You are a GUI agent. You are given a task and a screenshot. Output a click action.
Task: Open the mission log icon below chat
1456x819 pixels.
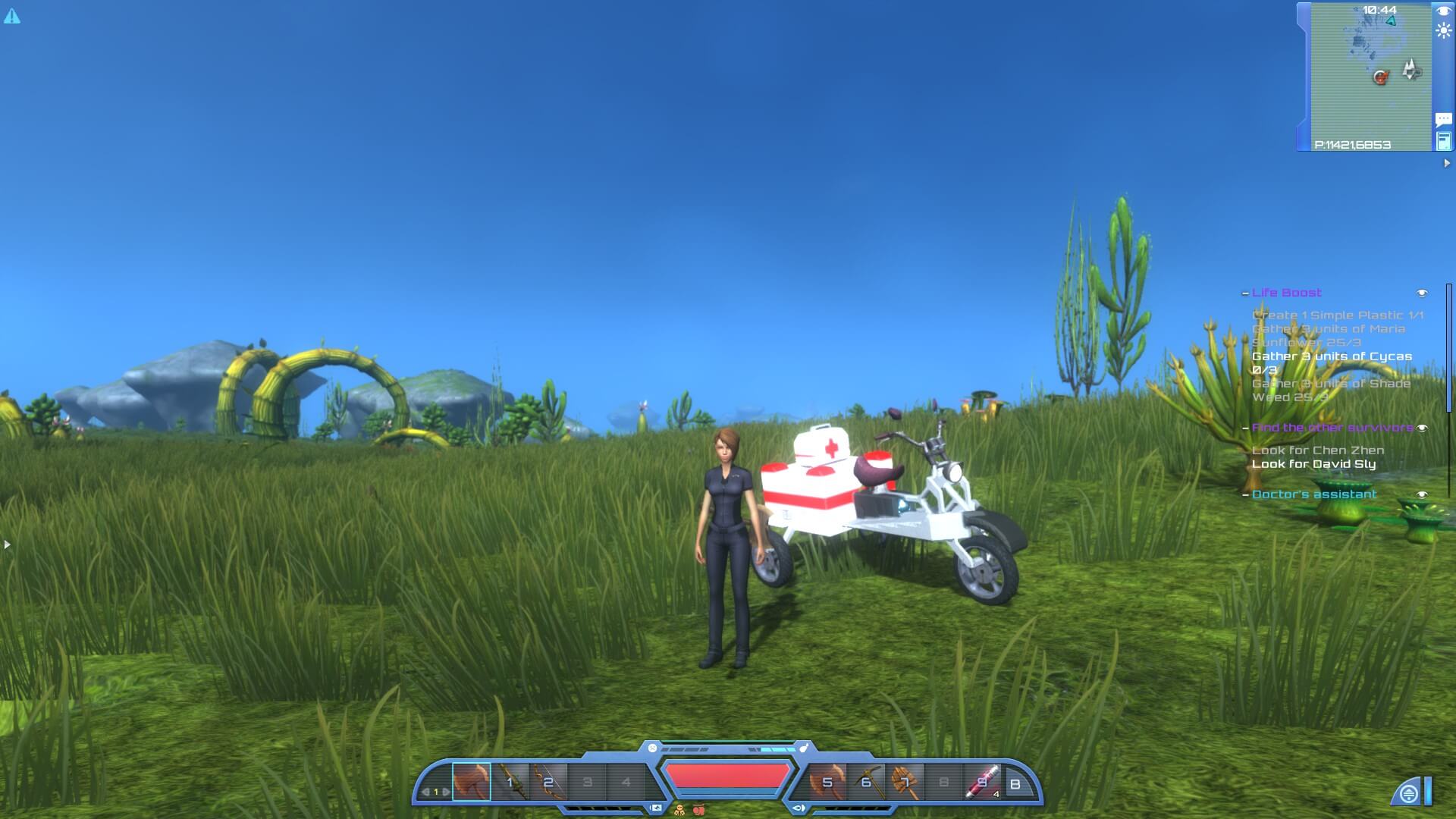[1443, 141]
